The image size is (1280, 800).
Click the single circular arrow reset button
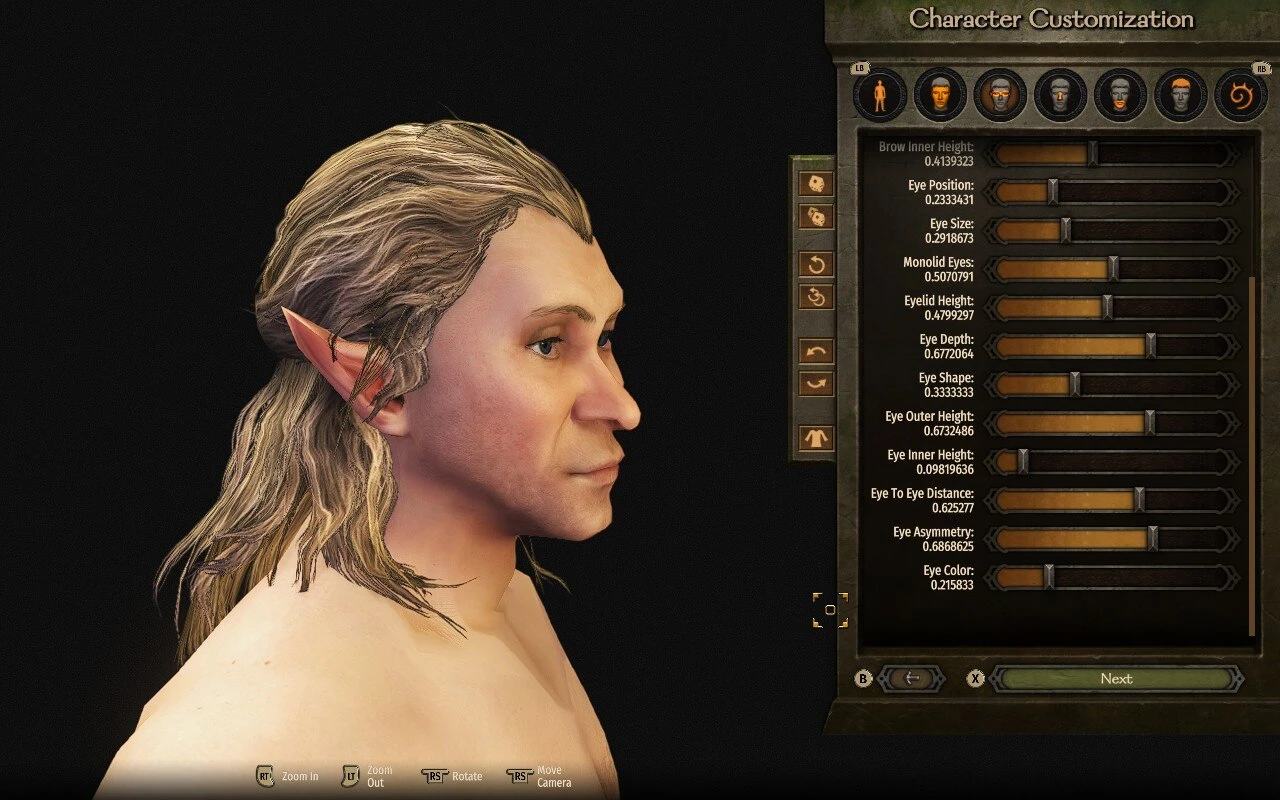tap(816, 264)
